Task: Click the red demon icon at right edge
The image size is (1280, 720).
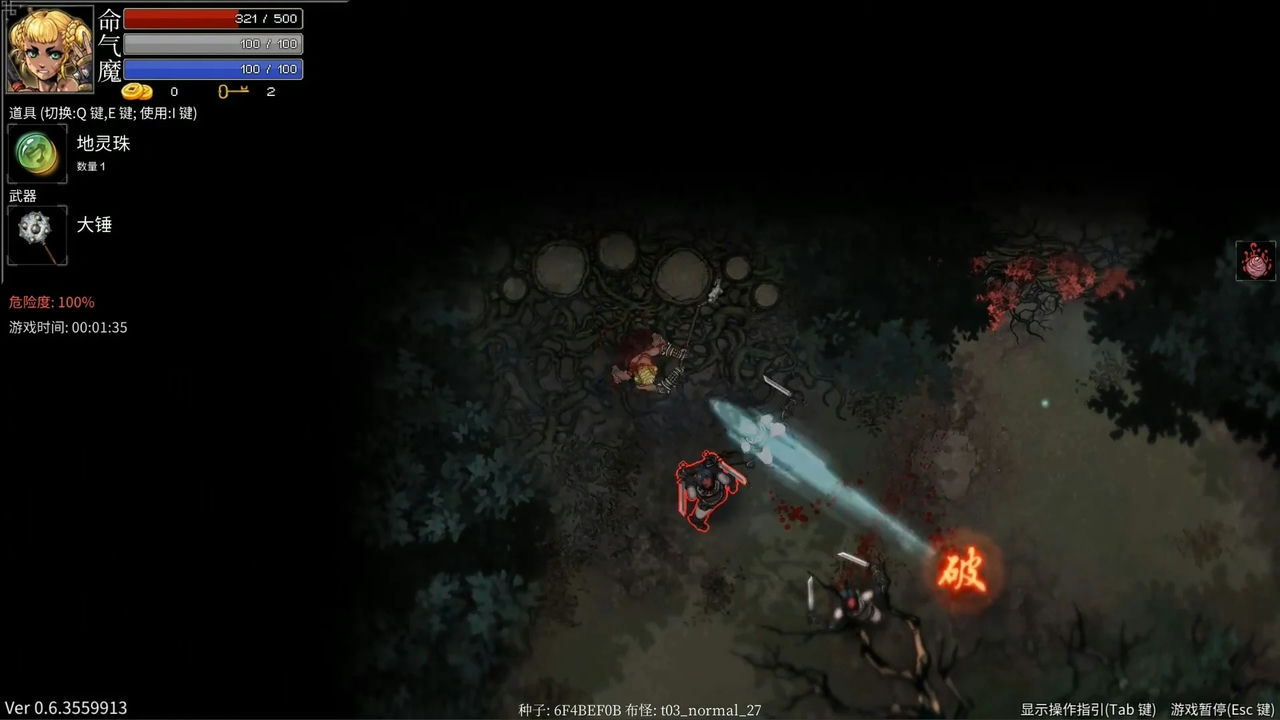Action: coord(1255,260)
